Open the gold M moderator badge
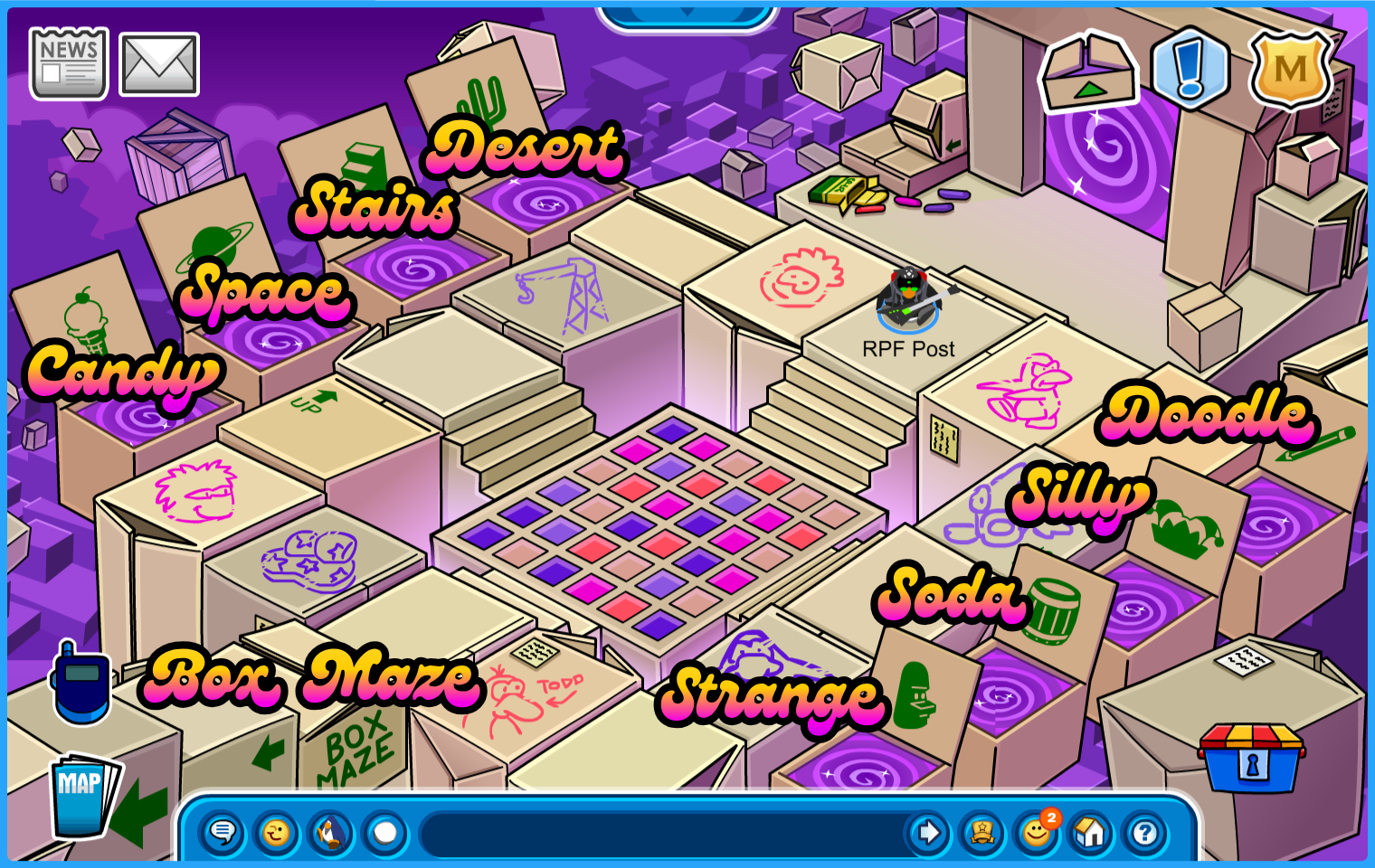Viewport: 1375px width, 868px height. [1290, 69]
